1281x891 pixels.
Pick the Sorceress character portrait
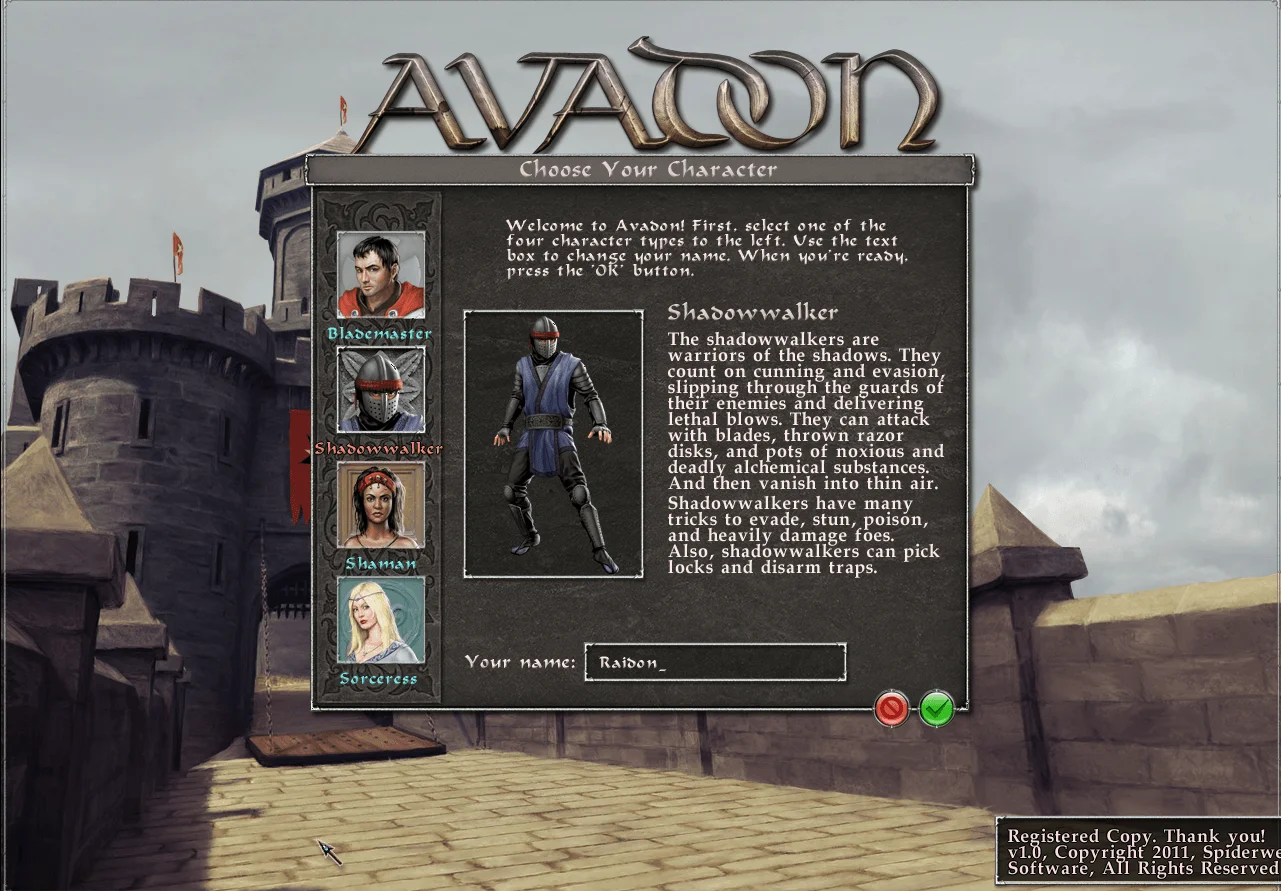click(382, 620)
